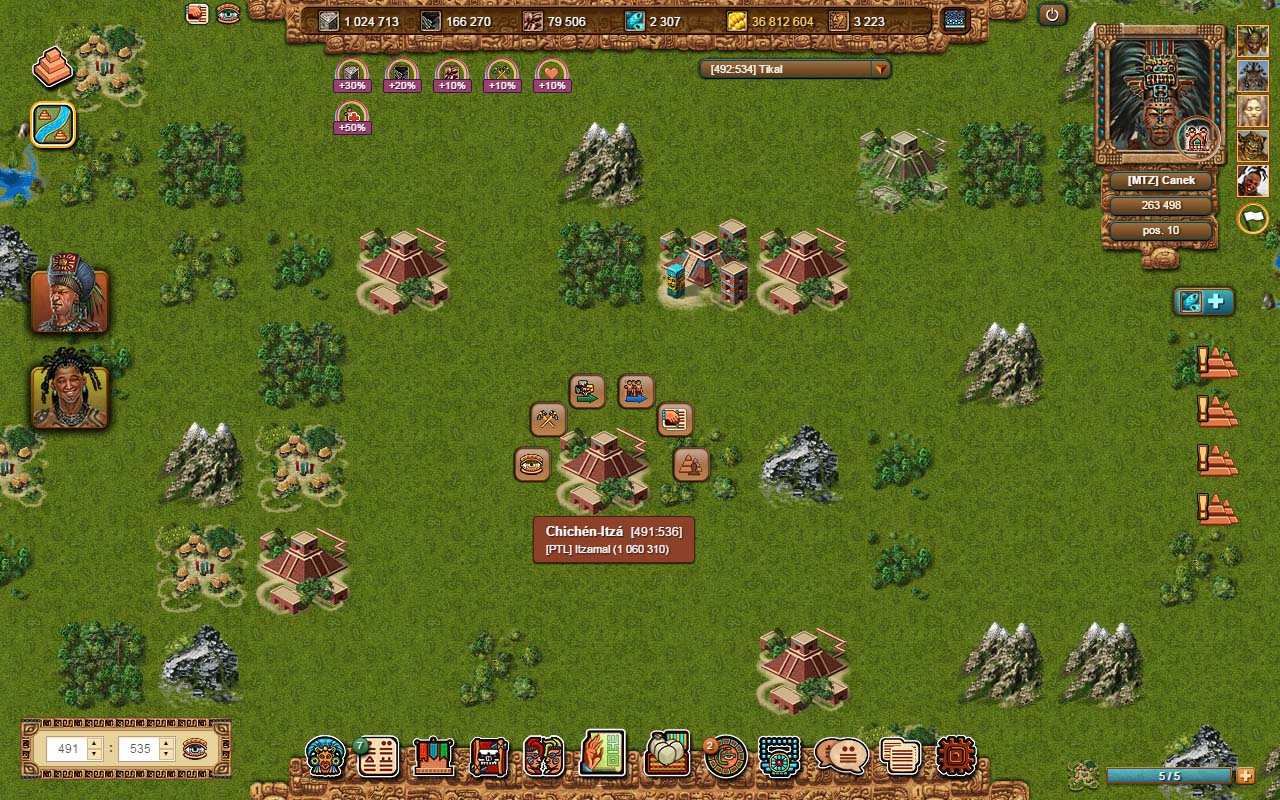Click the orange plus next to 5/5
This screenshot has width=1280, height=800.
(x=1245, y=776)
